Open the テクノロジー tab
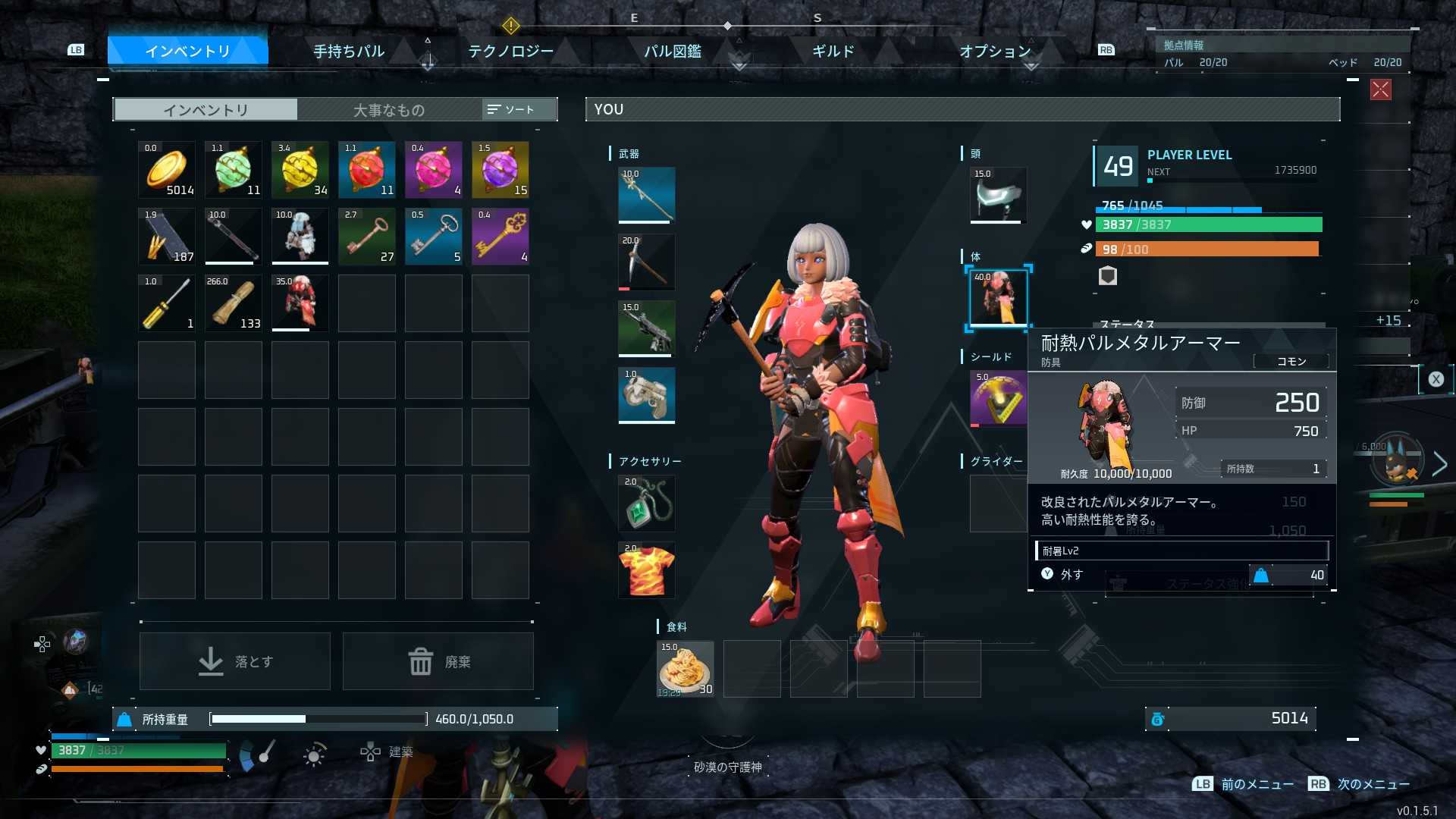1456x819 pixels. coord(510,52)
